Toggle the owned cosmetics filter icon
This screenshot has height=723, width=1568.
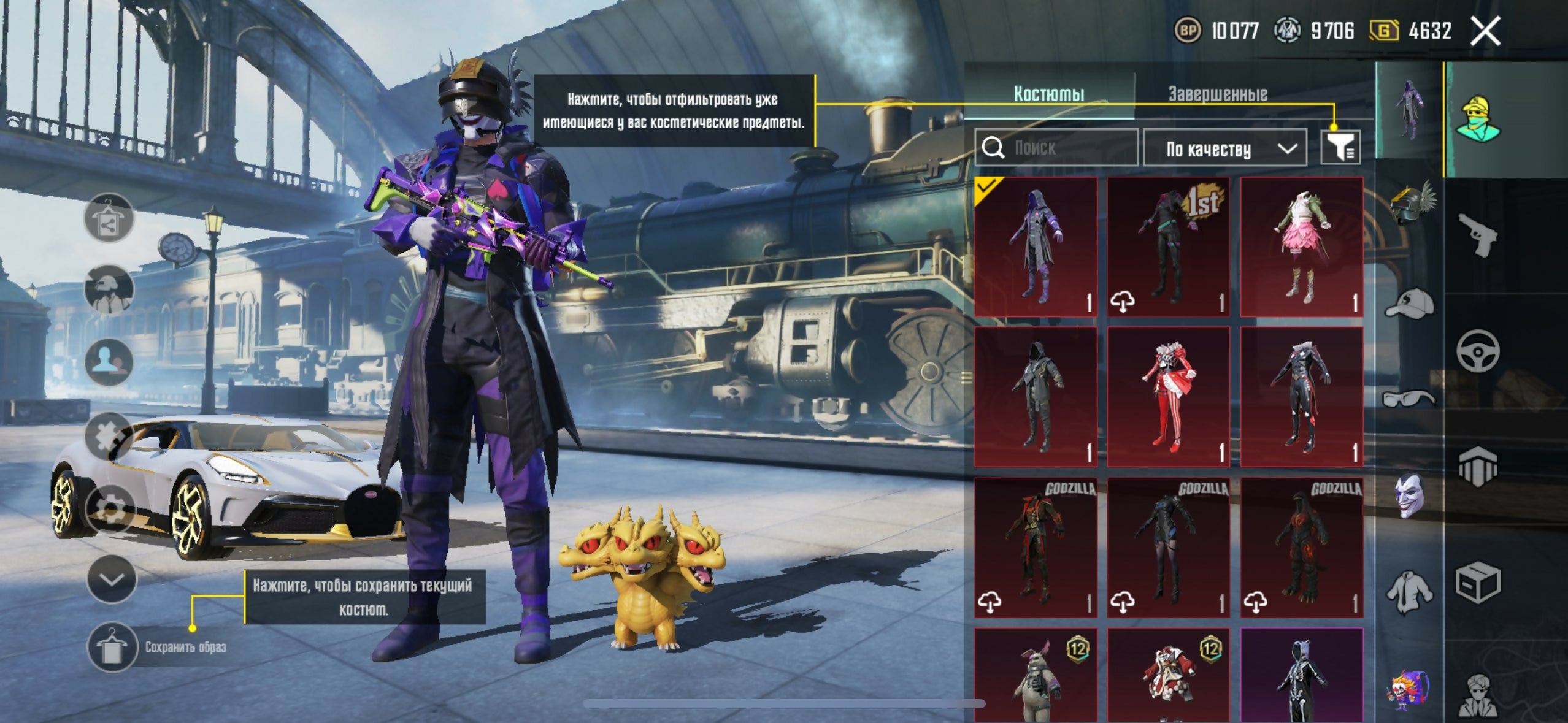[1341, 147]
